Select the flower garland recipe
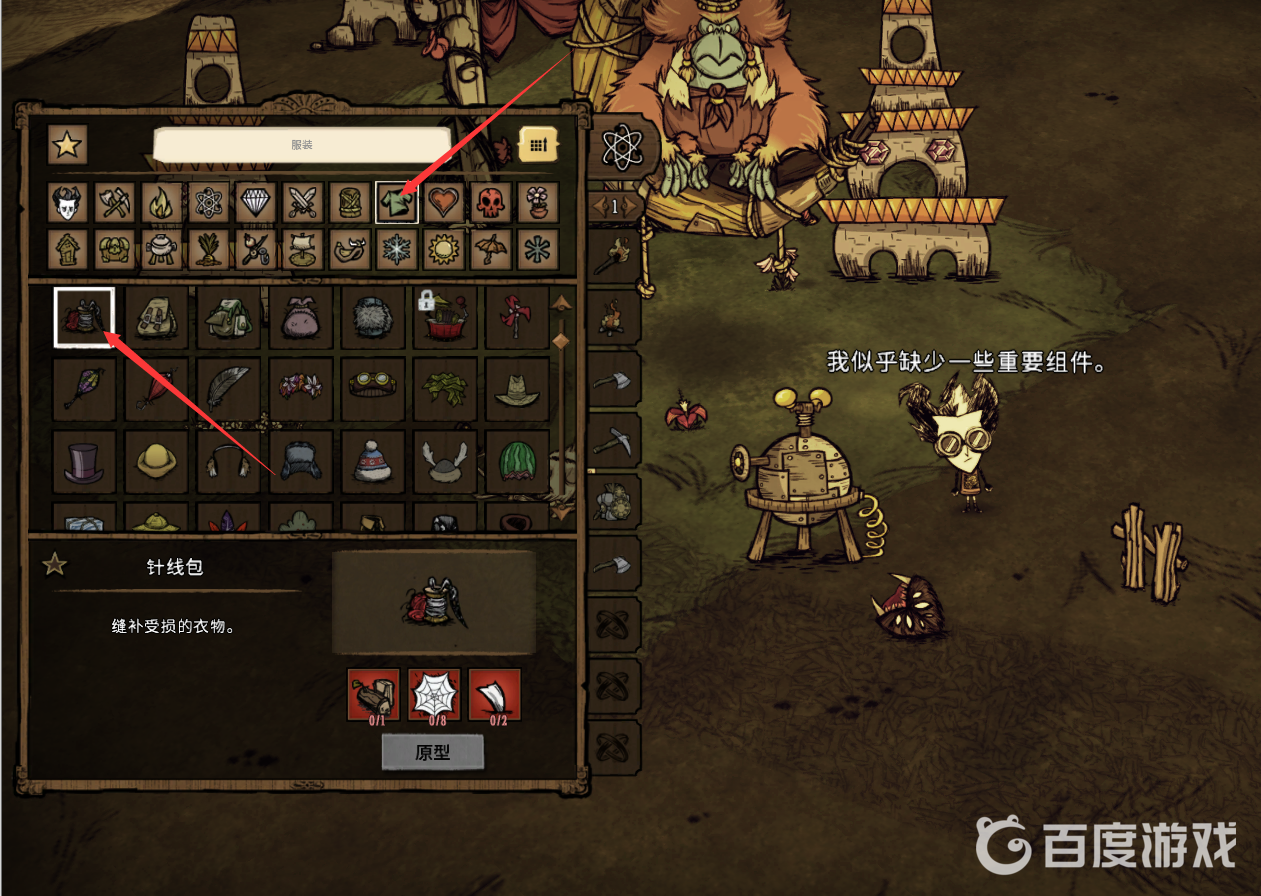The height and width of the screenshot is (896, 1261). (301, 389)
